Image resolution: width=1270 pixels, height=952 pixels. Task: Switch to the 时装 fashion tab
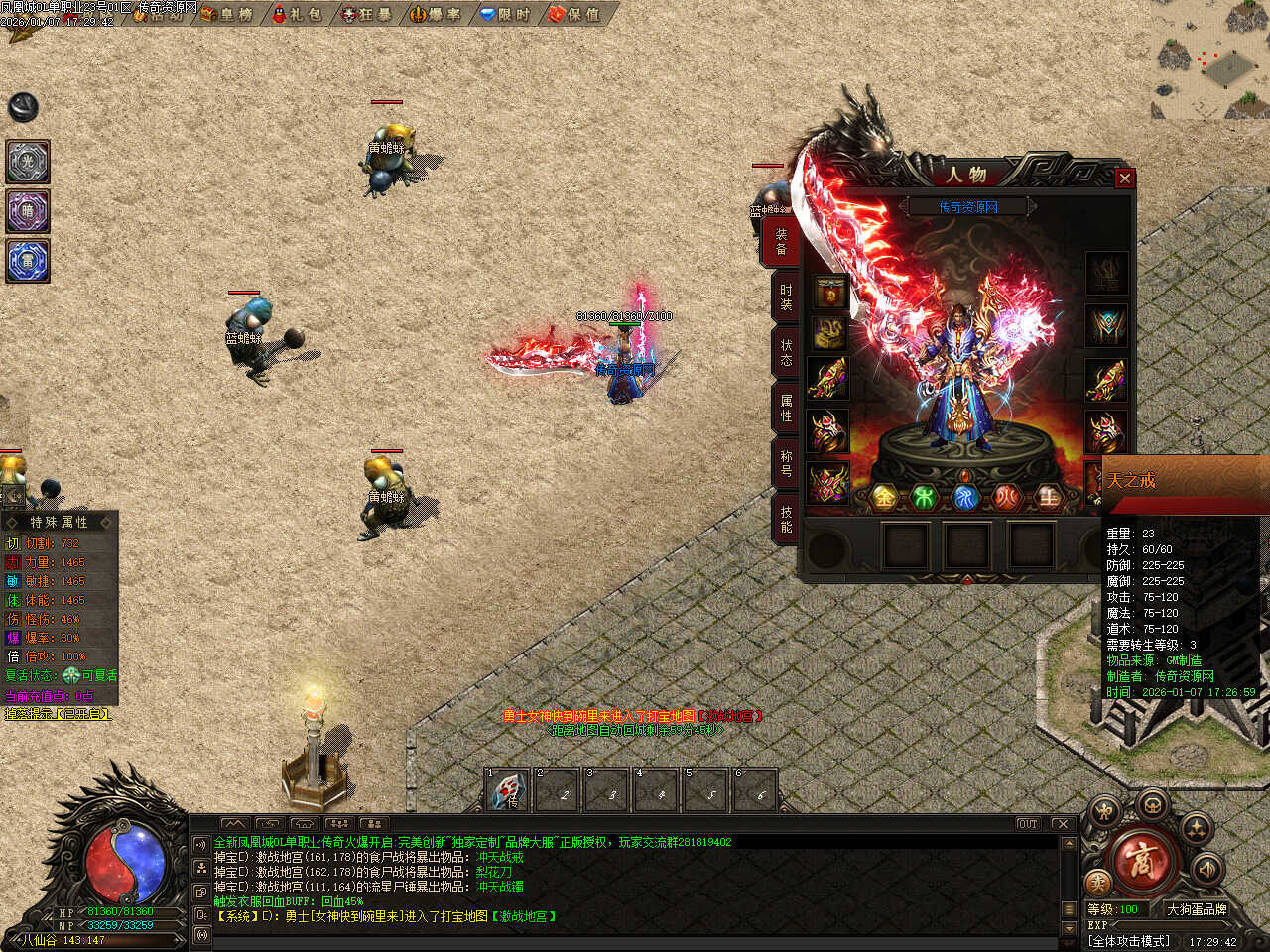(786, 297)
